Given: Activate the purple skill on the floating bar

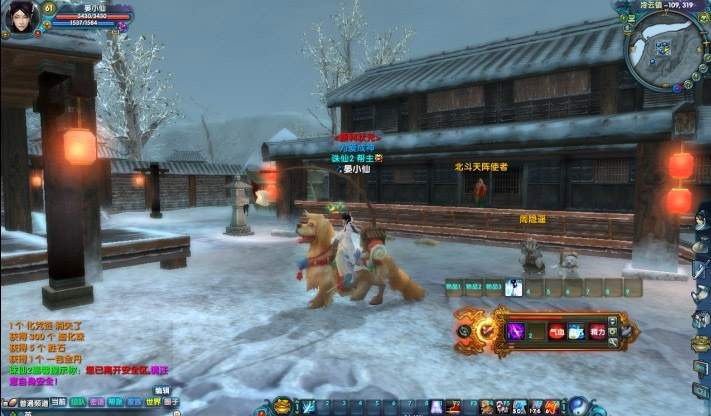Looking at the screenshot, I should [x=517, y=331].
